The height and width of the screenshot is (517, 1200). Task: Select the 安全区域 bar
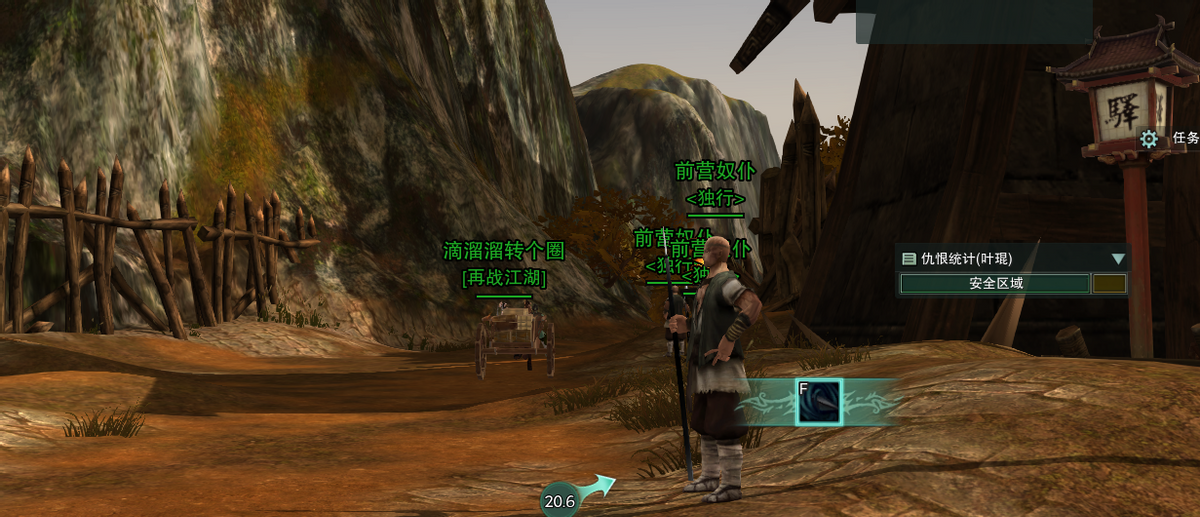[995, 284]
